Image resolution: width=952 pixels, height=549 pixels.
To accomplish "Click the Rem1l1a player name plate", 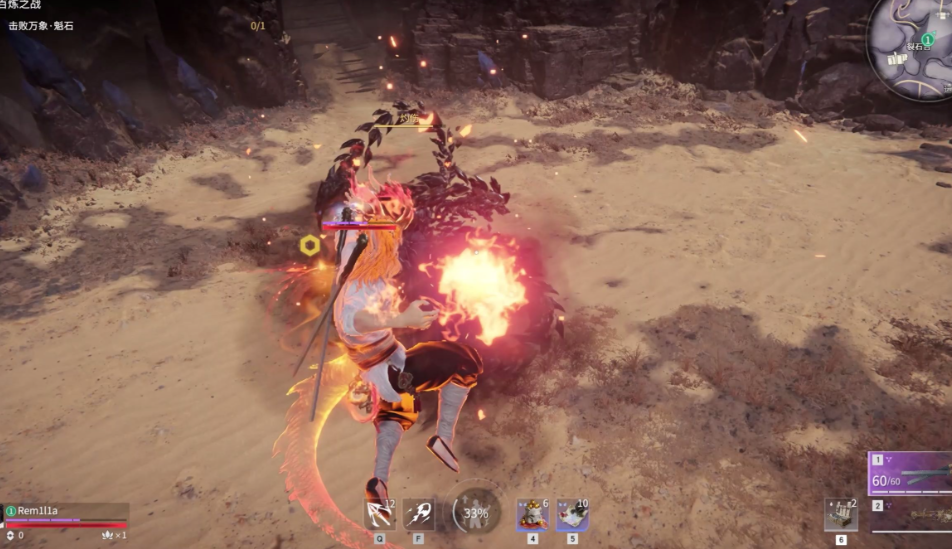I will pyautogui.click(x=38, y=511).
